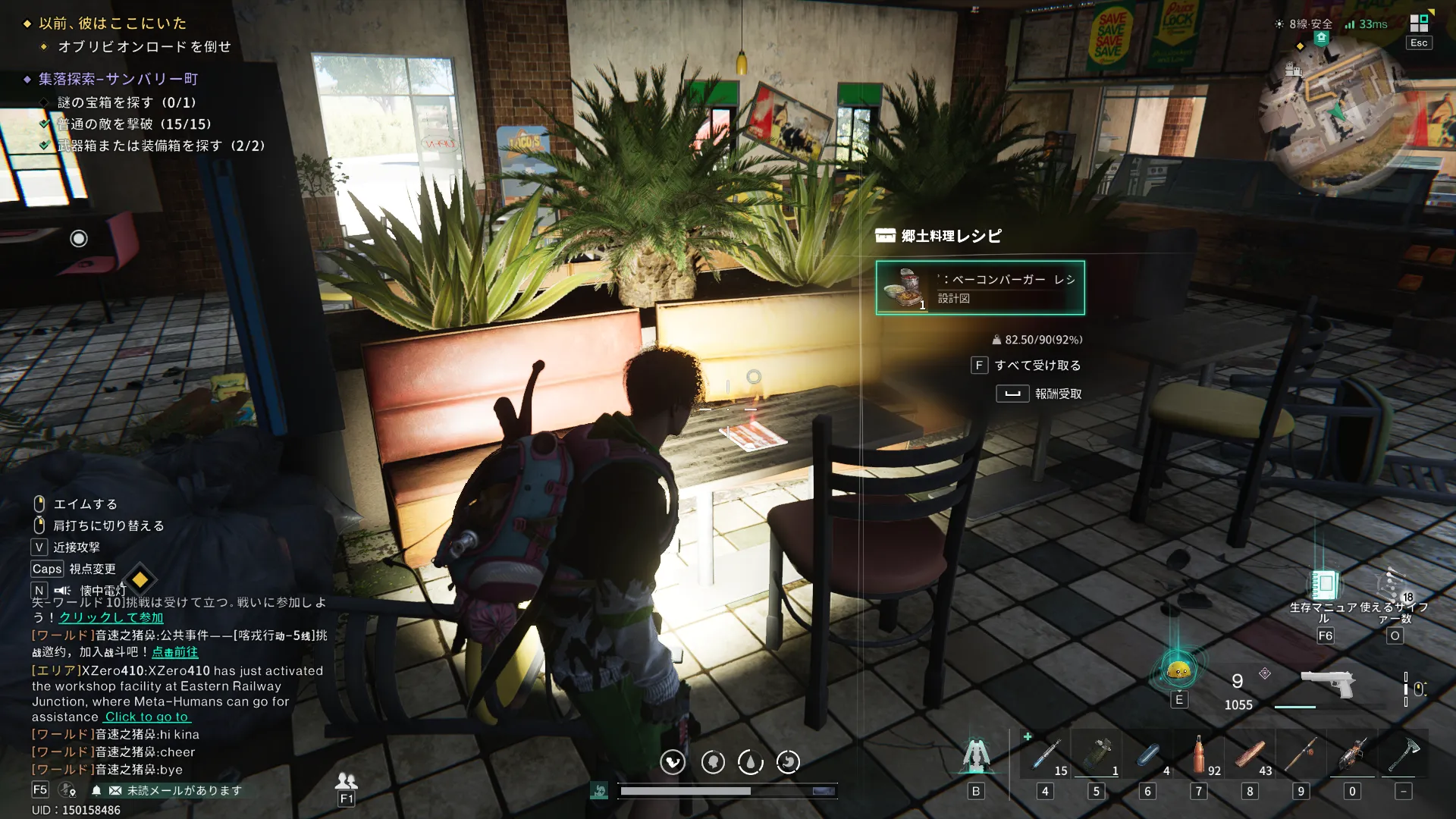The image size is (1456, 819).
Task: Activate the yellow deviation creature ability
Action: (x=1178, y=670)
